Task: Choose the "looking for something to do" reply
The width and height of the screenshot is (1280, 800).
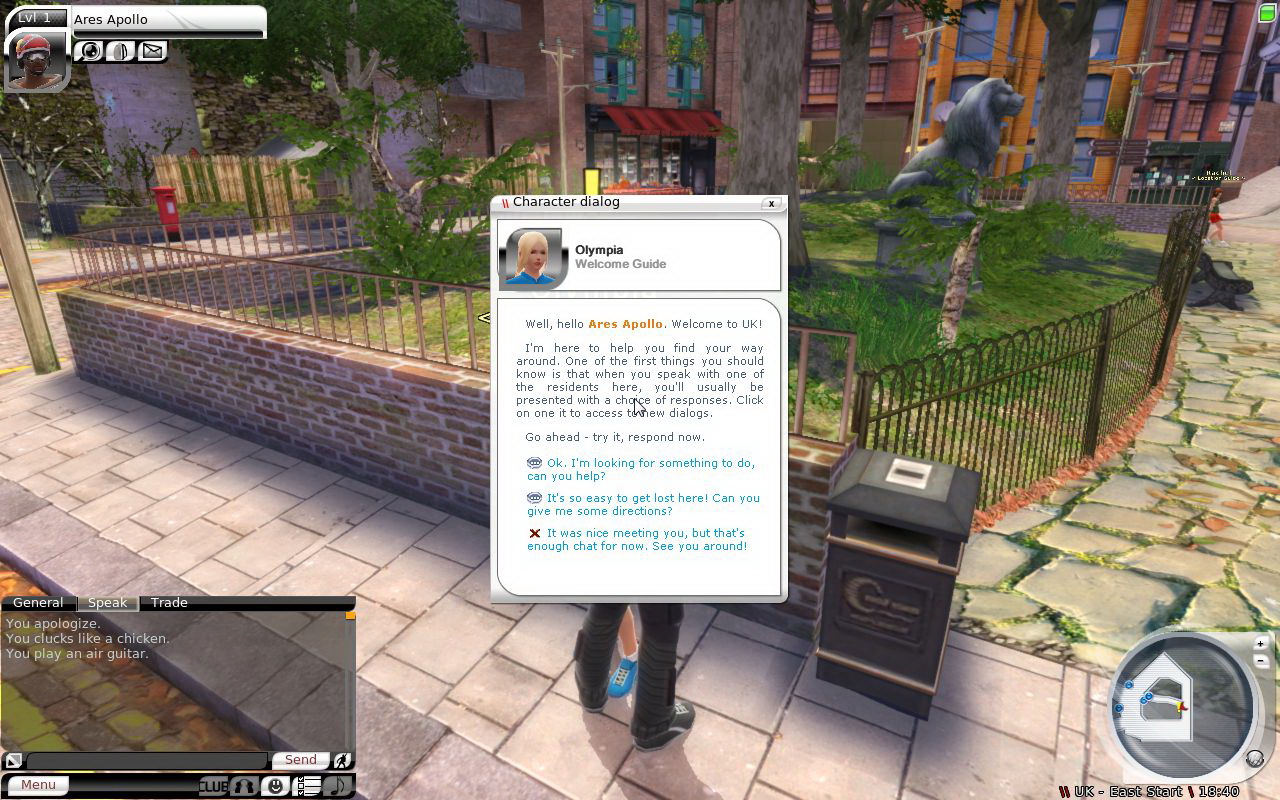Action: (650, 469)
